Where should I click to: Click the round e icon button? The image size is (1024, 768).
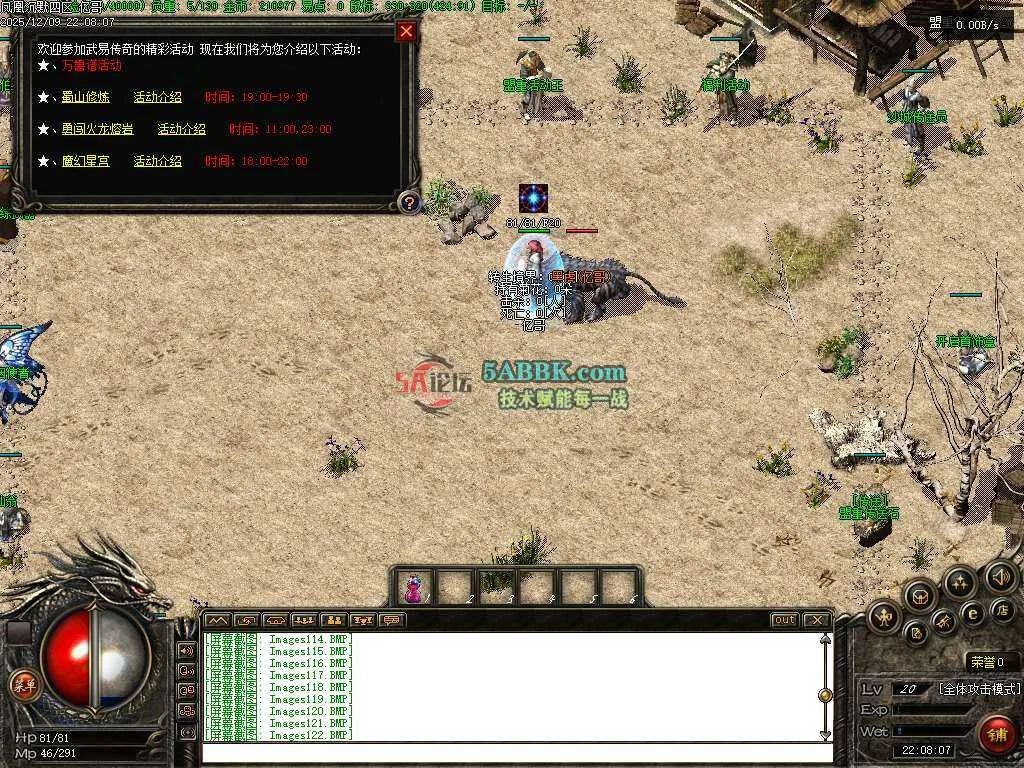coord(971,613)
